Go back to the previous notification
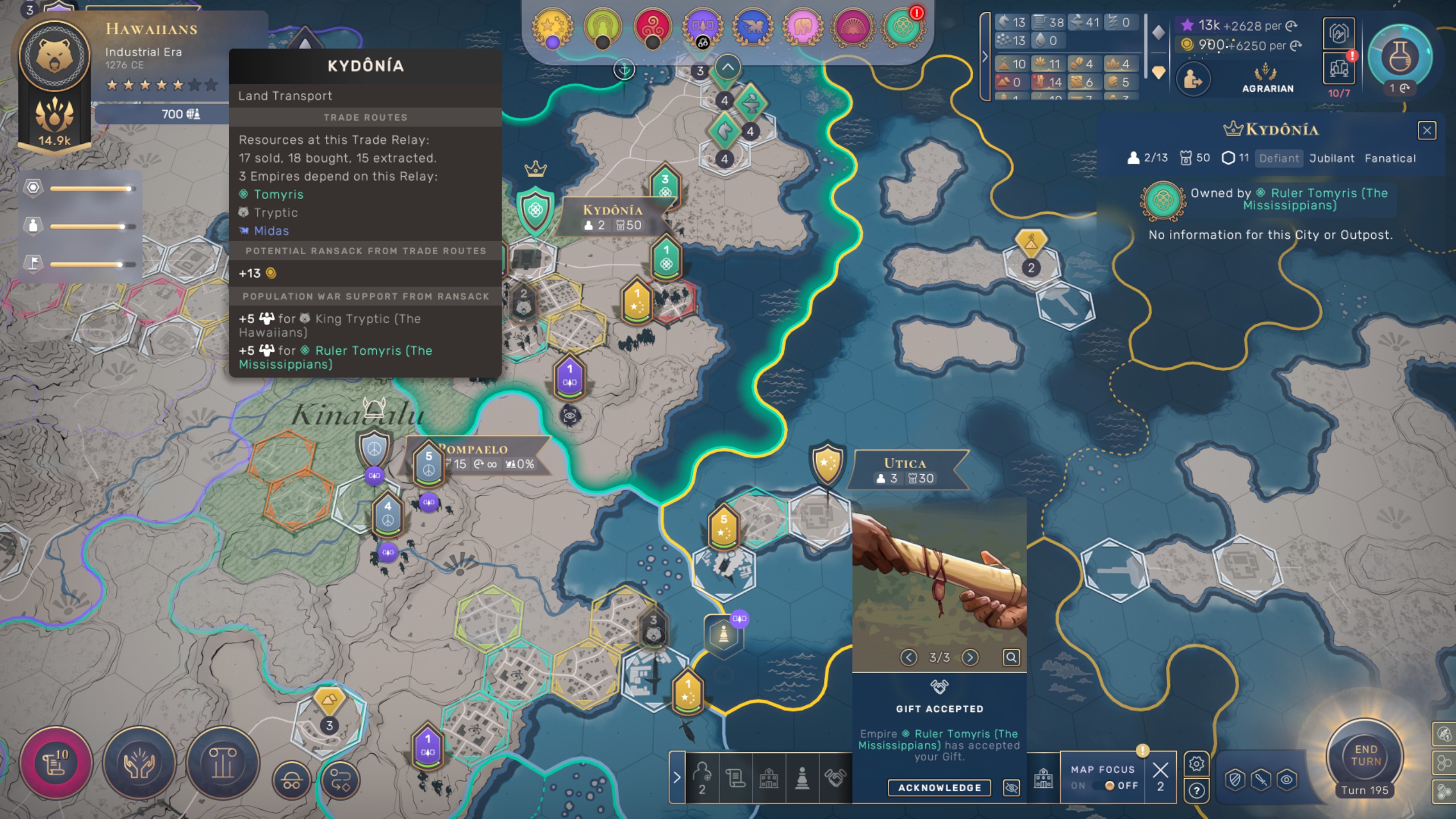Image resolution: width=1456 pixels, height=819 pixels. click(x=909, y=657)
